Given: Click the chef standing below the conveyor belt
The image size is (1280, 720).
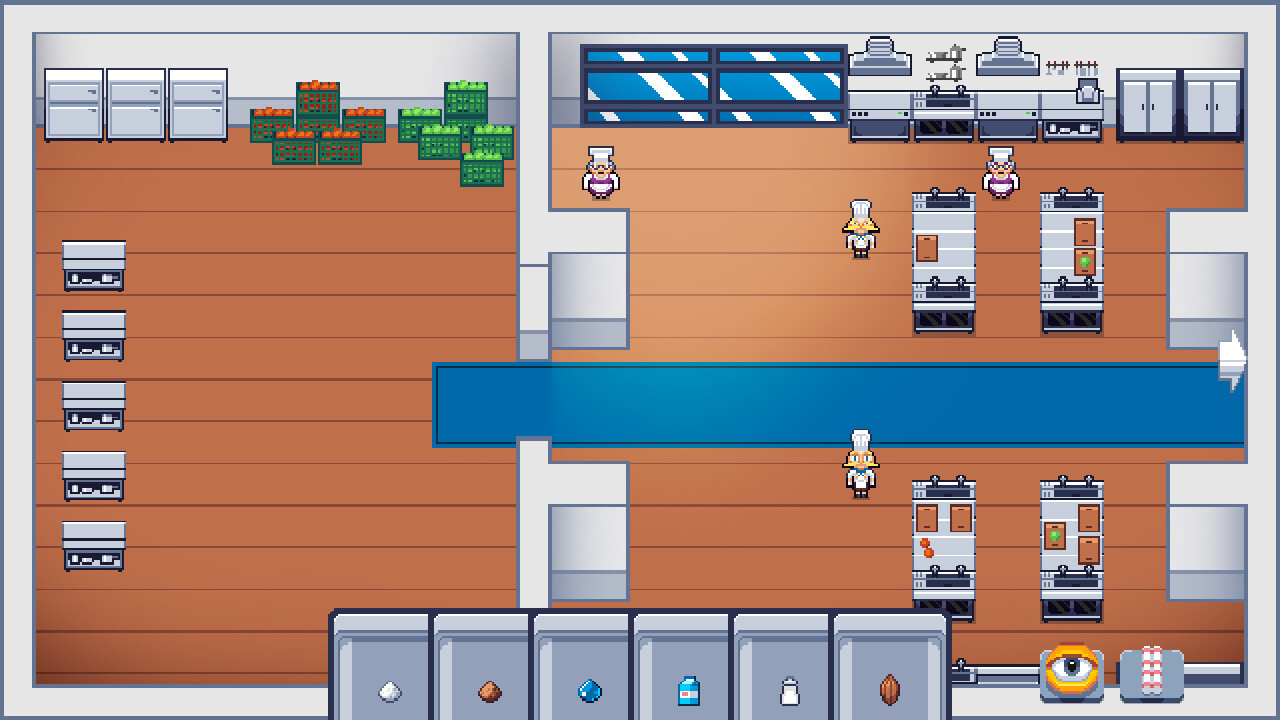Looking at the screenshot, I should point(858,460).
